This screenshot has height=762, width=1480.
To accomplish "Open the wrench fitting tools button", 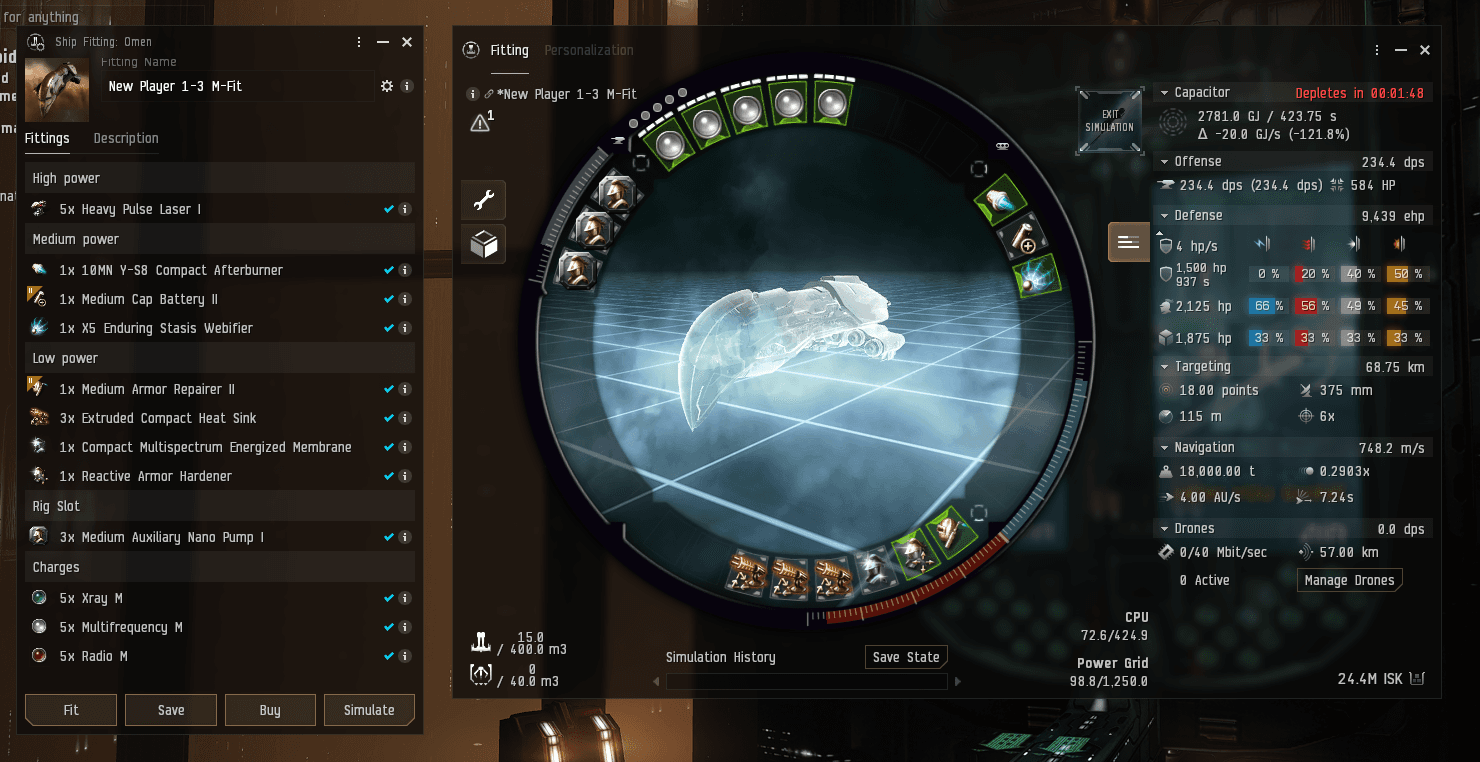I will click(484, 200).
